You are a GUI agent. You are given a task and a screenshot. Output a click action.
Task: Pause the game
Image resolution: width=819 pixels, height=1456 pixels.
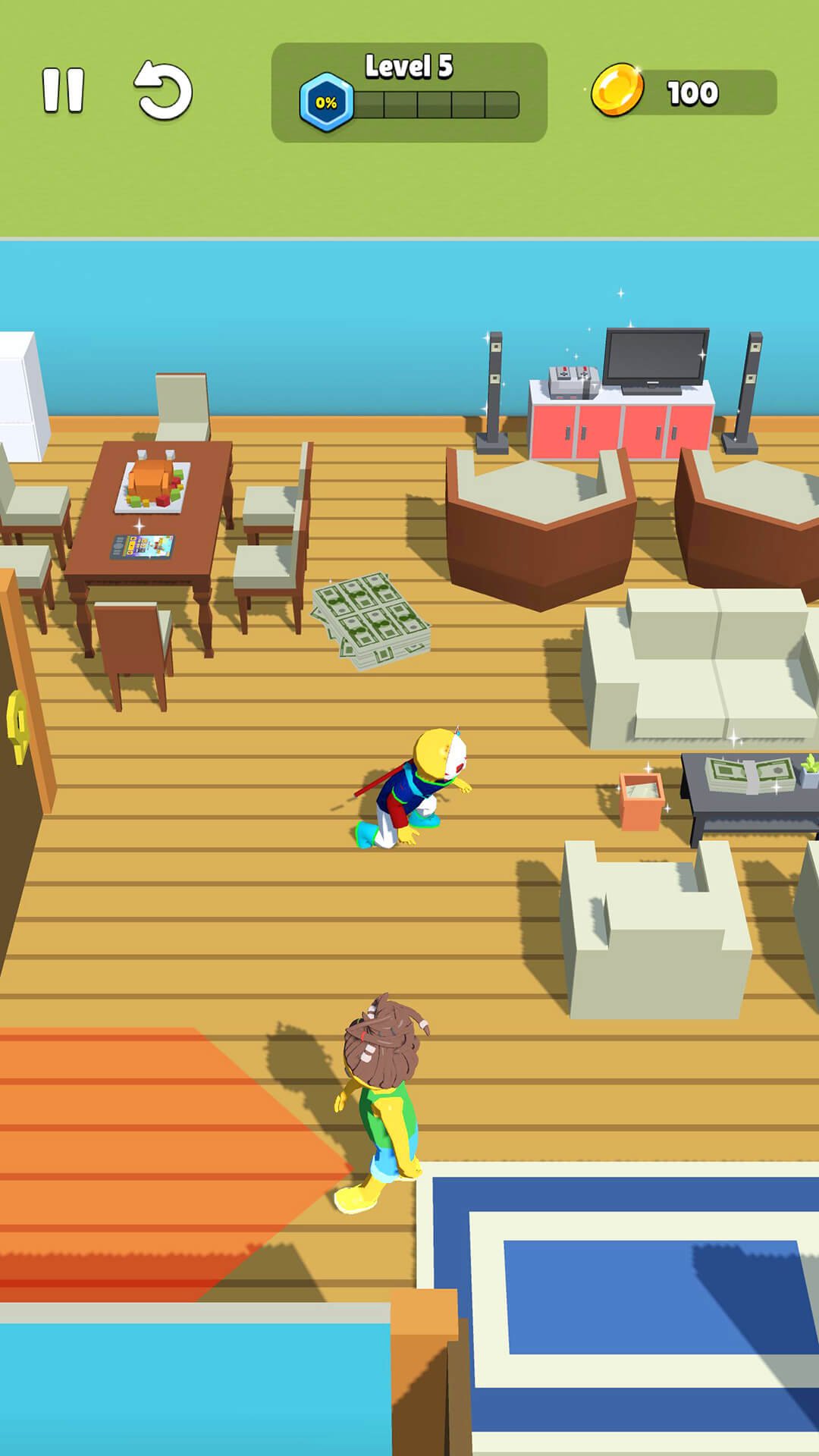(63, 91)
